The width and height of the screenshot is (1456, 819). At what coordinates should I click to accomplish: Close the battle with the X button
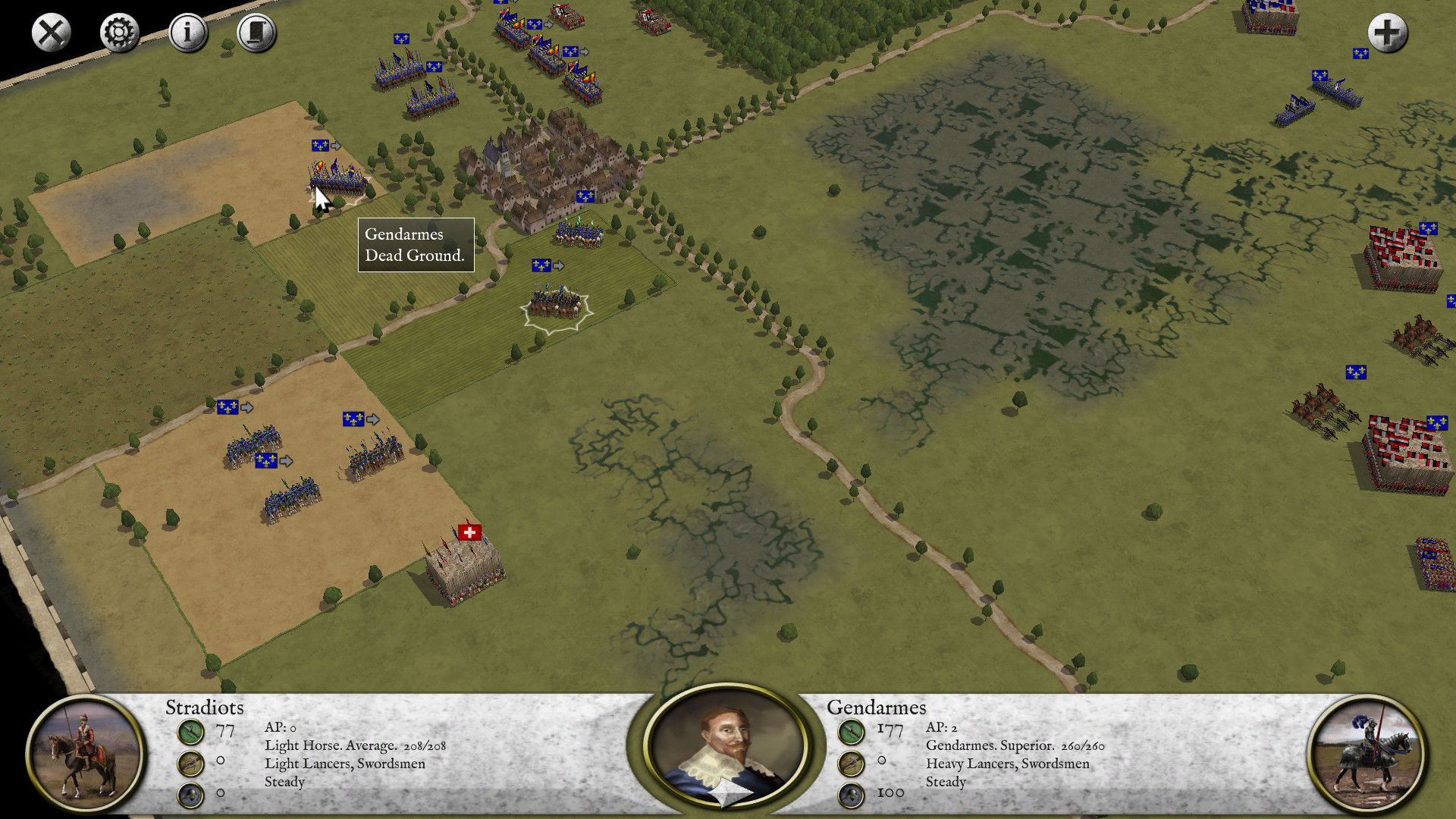coord(51,33)
